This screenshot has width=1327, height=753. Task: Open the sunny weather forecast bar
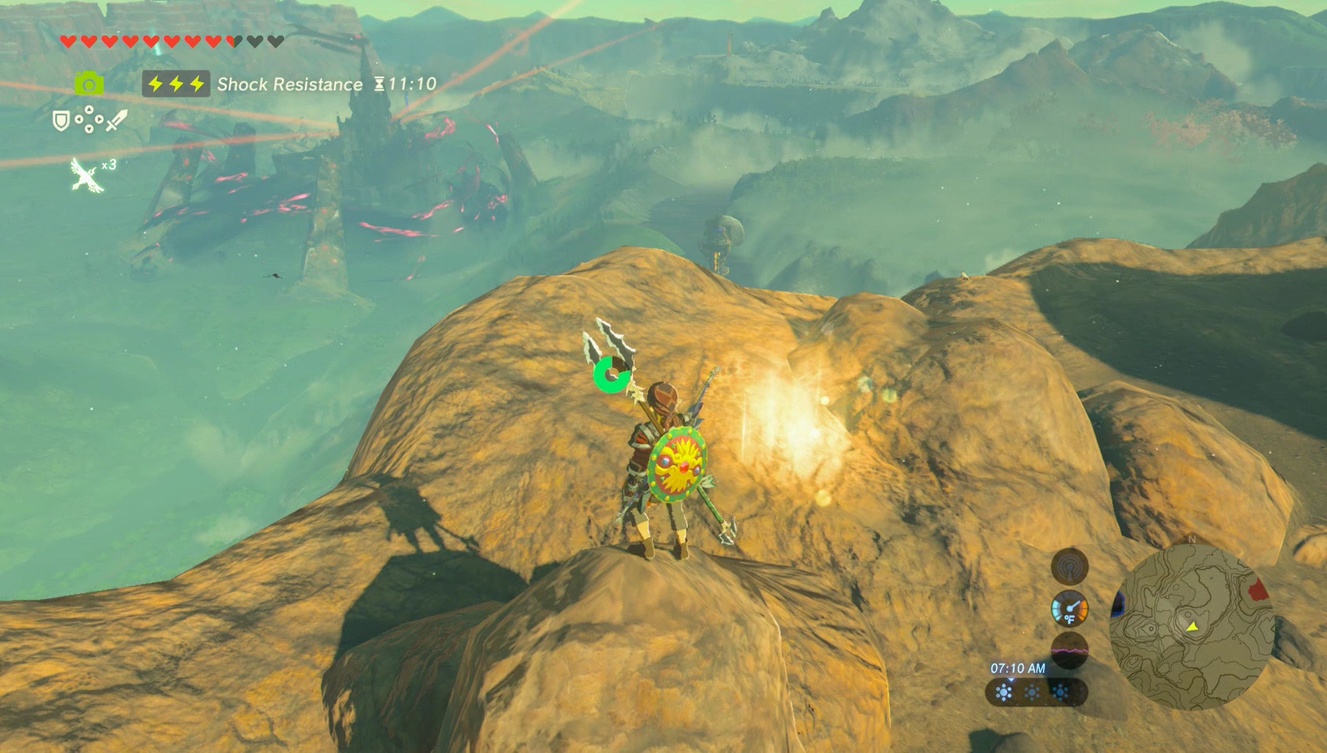coord(1033,692)
